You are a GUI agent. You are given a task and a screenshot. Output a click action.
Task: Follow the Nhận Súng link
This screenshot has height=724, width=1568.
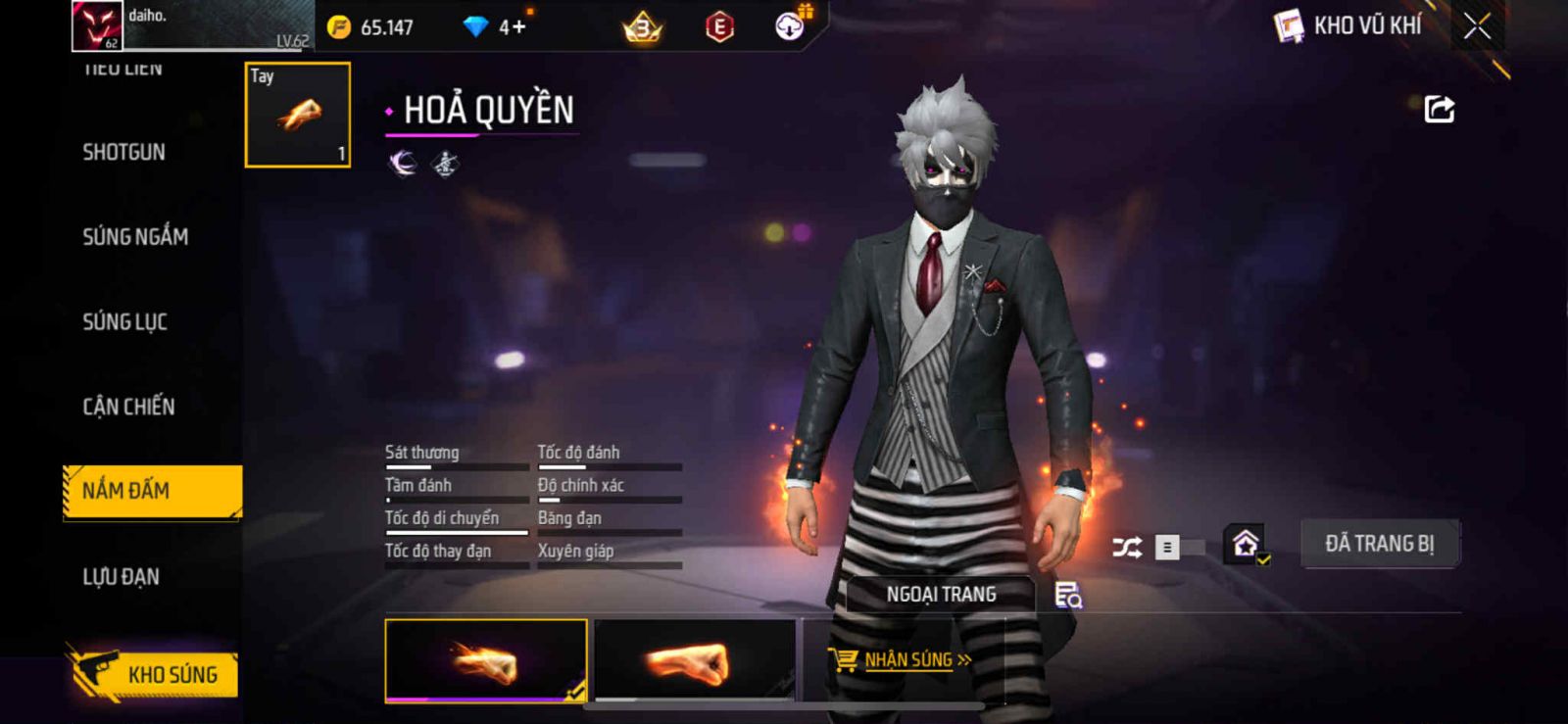click(907, 660)
